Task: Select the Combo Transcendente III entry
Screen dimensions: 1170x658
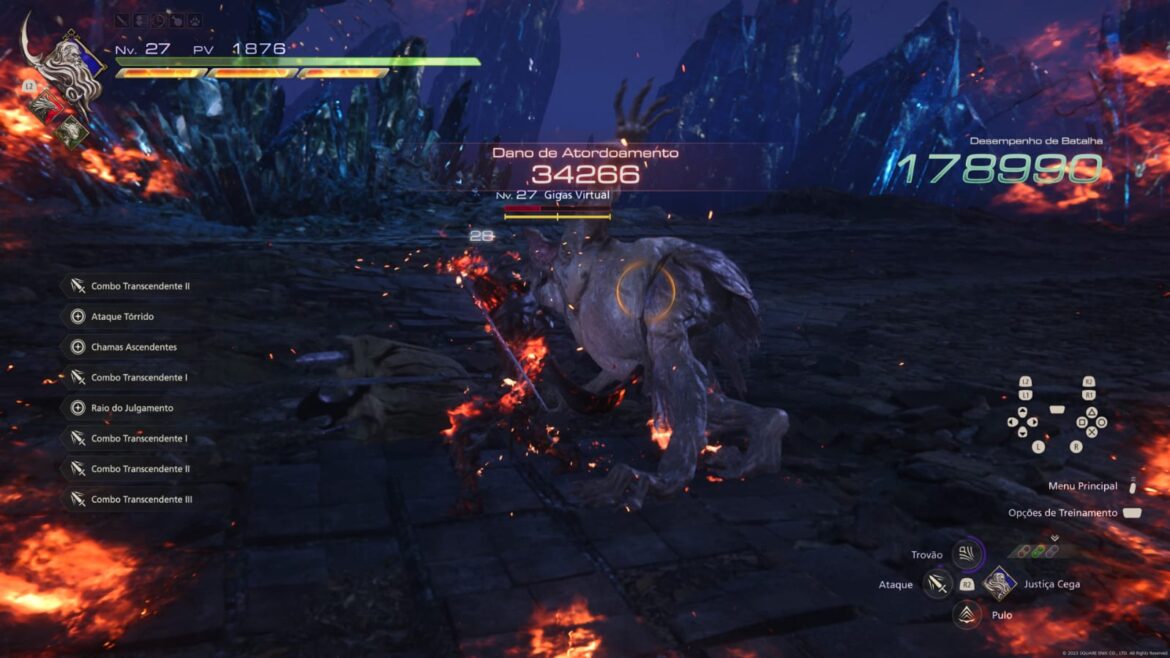Action: point(141,499)
